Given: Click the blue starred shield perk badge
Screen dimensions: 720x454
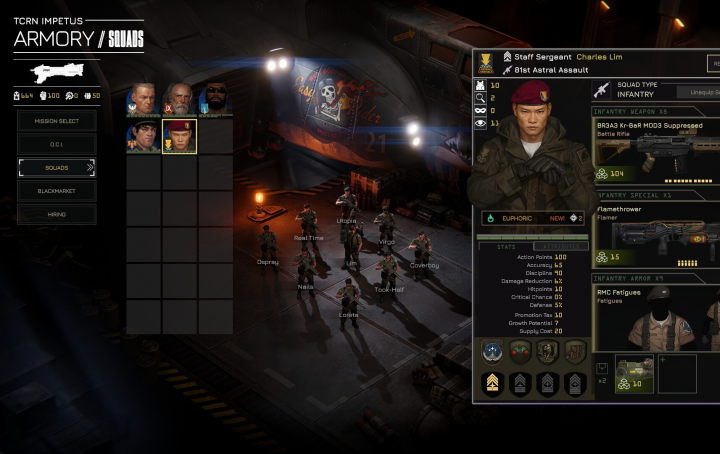Looking at the screenshot, I should pyautogui.click(x=492, y=351).
